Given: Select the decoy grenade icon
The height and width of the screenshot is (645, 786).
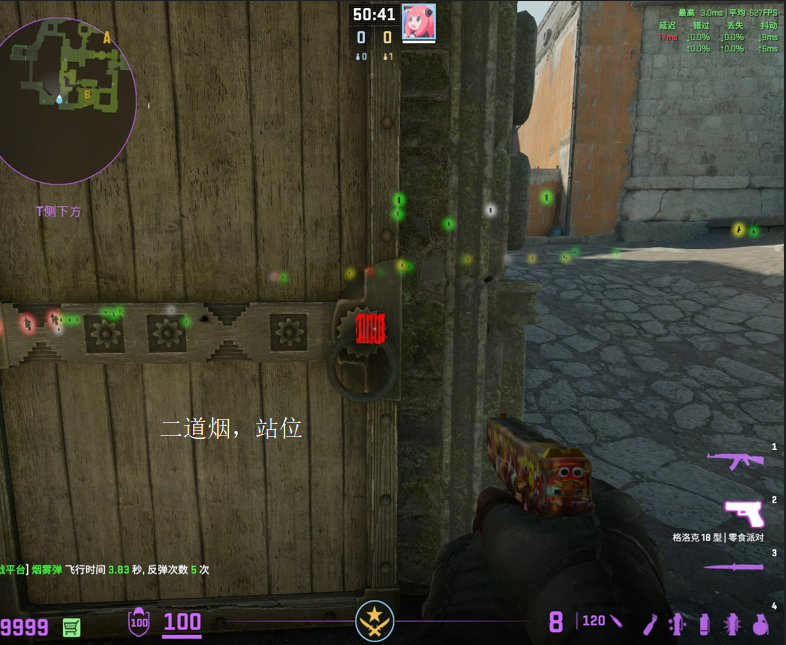Looking at the screenshot, I should [677, 623].
